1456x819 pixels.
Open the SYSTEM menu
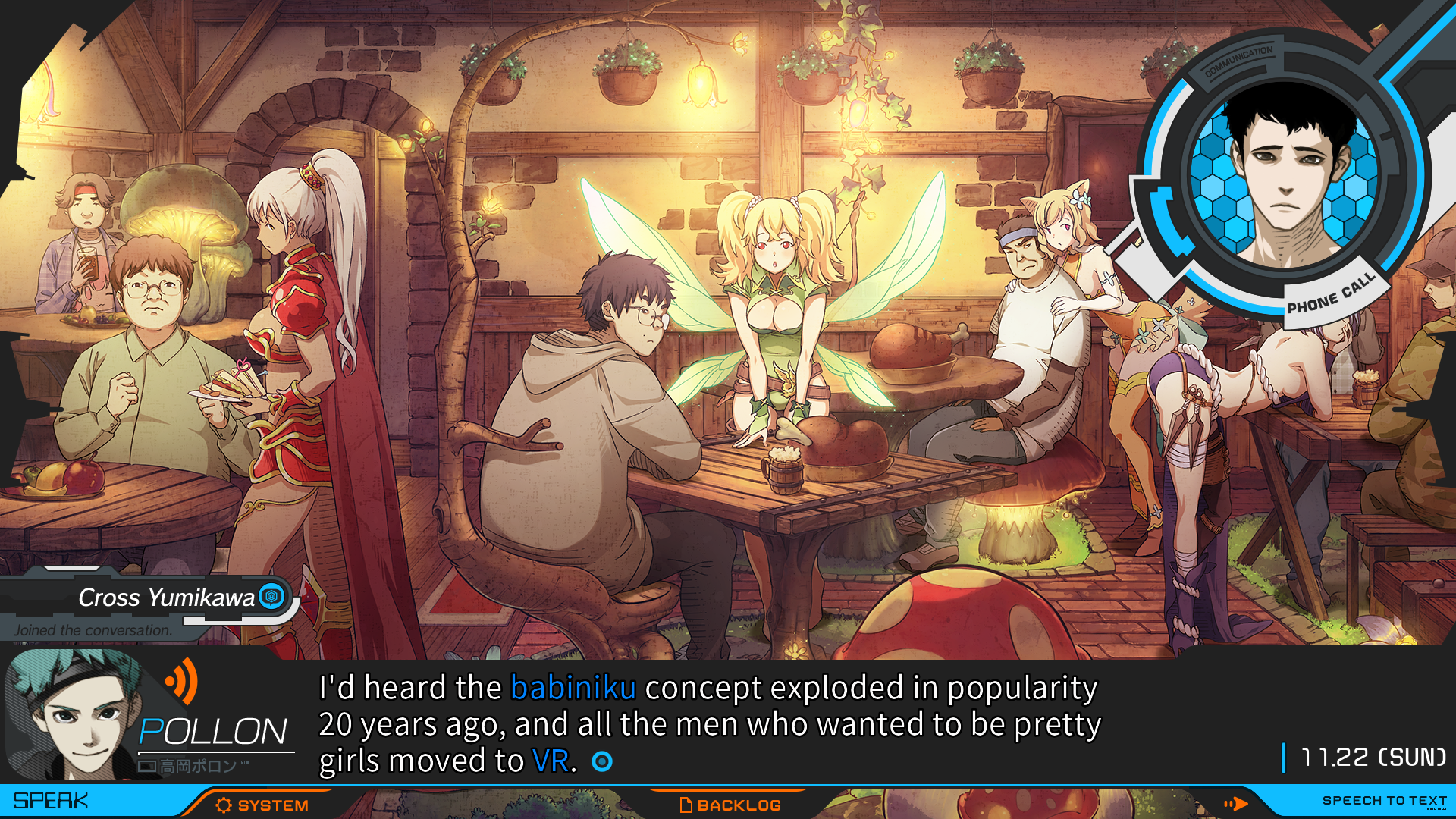pyautogui.click(x=262, y=805)
